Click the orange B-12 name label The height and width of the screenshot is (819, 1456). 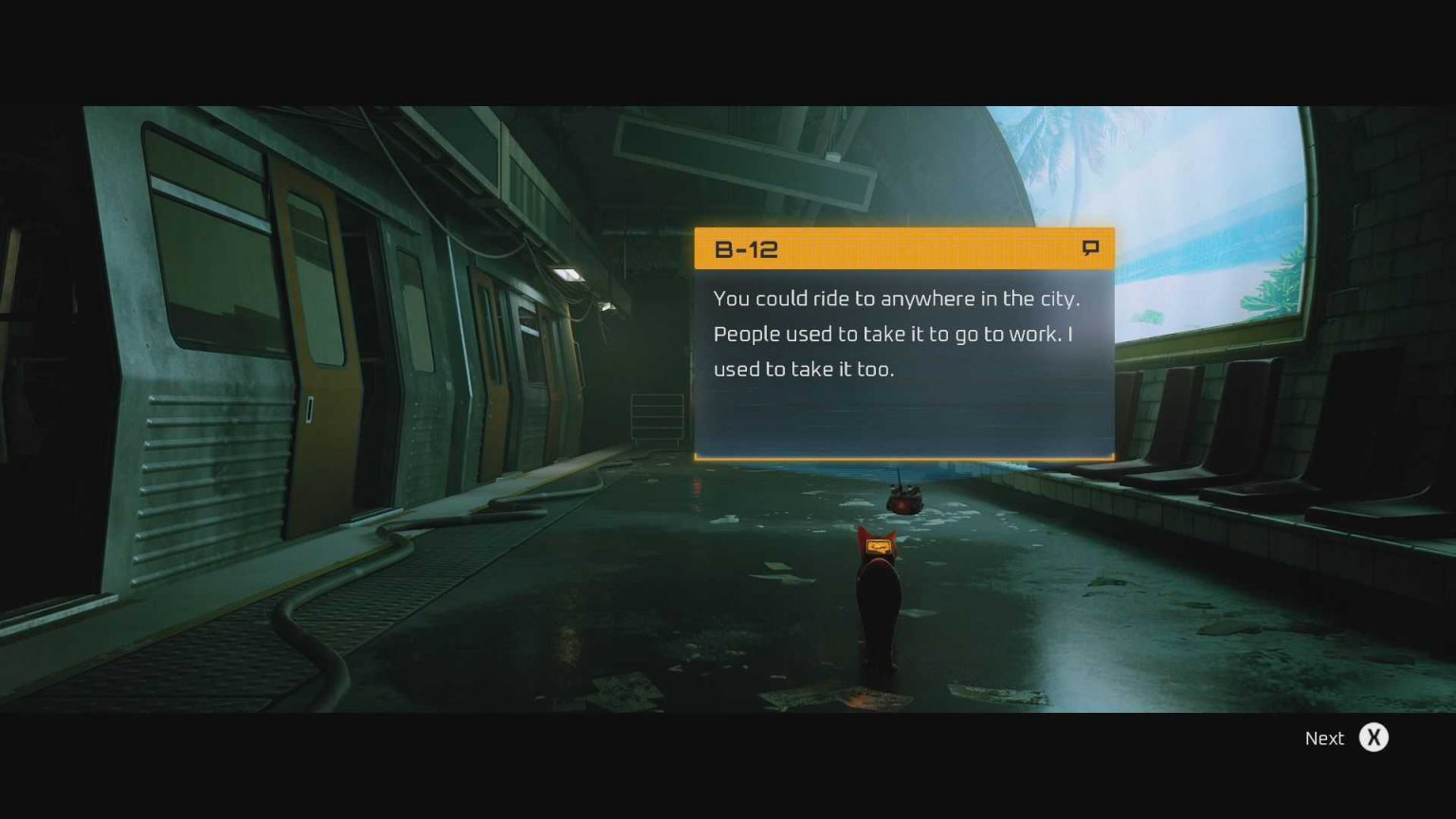click(x=747, y=249)
